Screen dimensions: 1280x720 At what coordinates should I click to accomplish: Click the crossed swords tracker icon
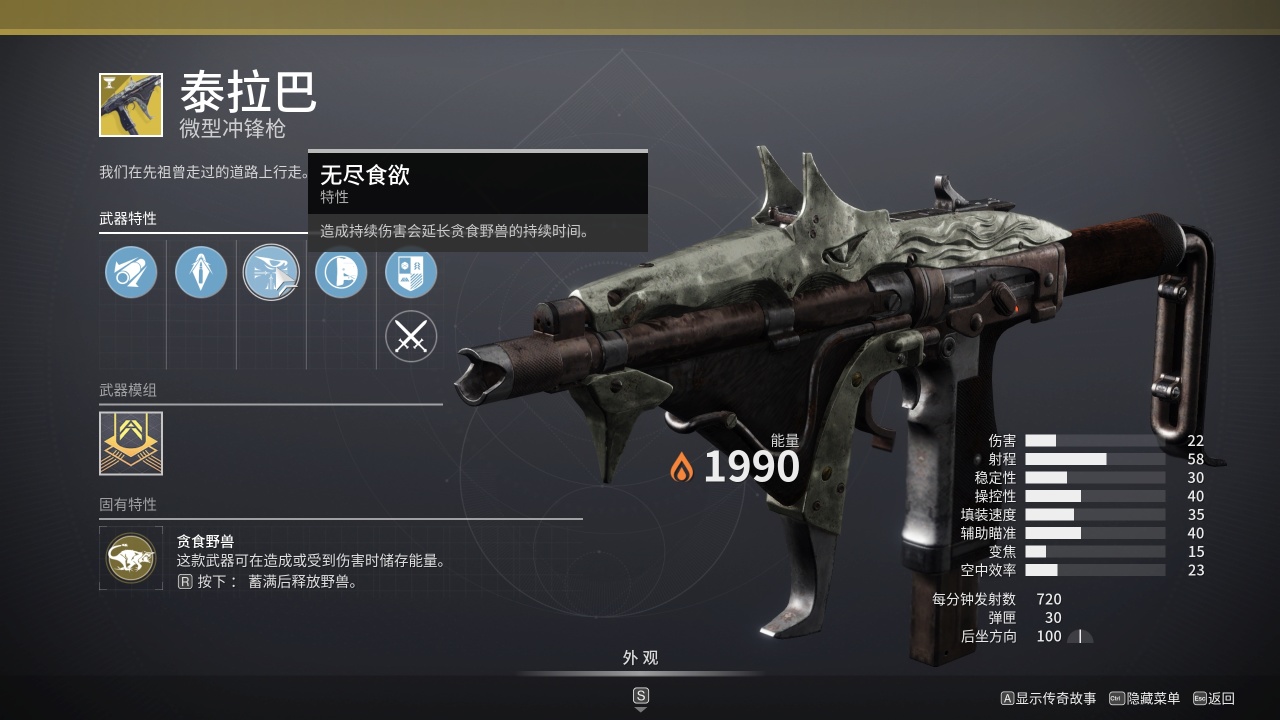(411, 337)
